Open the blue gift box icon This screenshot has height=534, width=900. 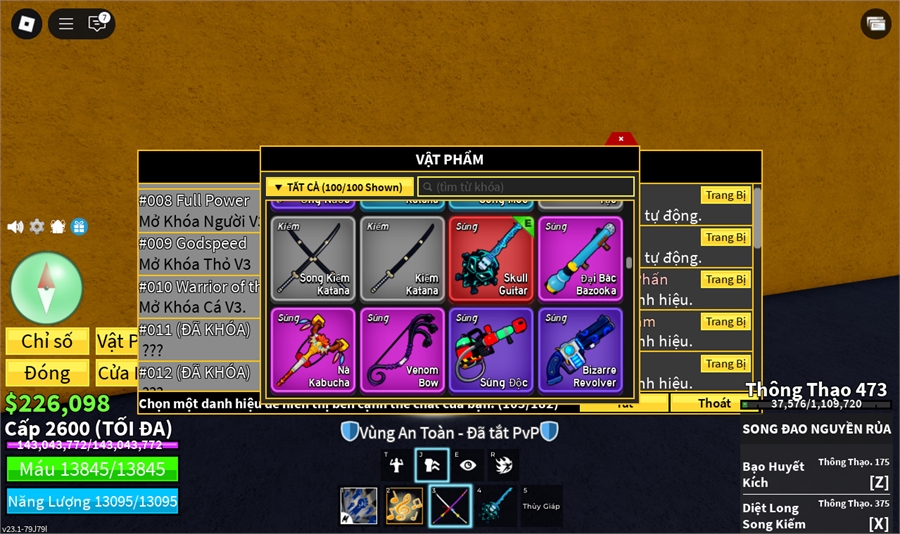click(x=79, y=227)
